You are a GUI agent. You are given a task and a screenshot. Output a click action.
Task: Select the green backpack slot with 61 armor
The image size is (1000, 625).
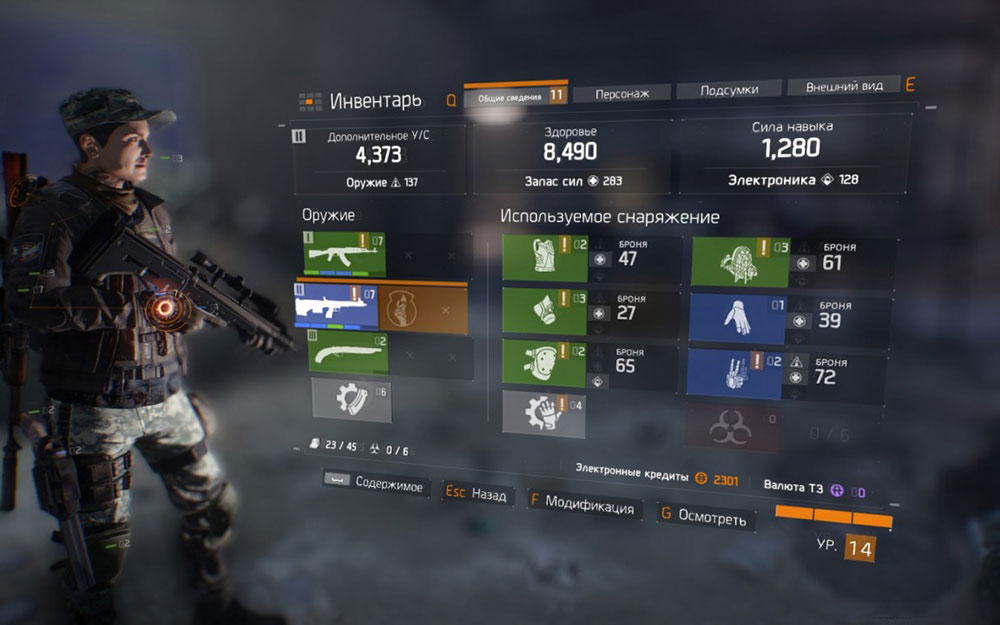(x=740, y=262)
